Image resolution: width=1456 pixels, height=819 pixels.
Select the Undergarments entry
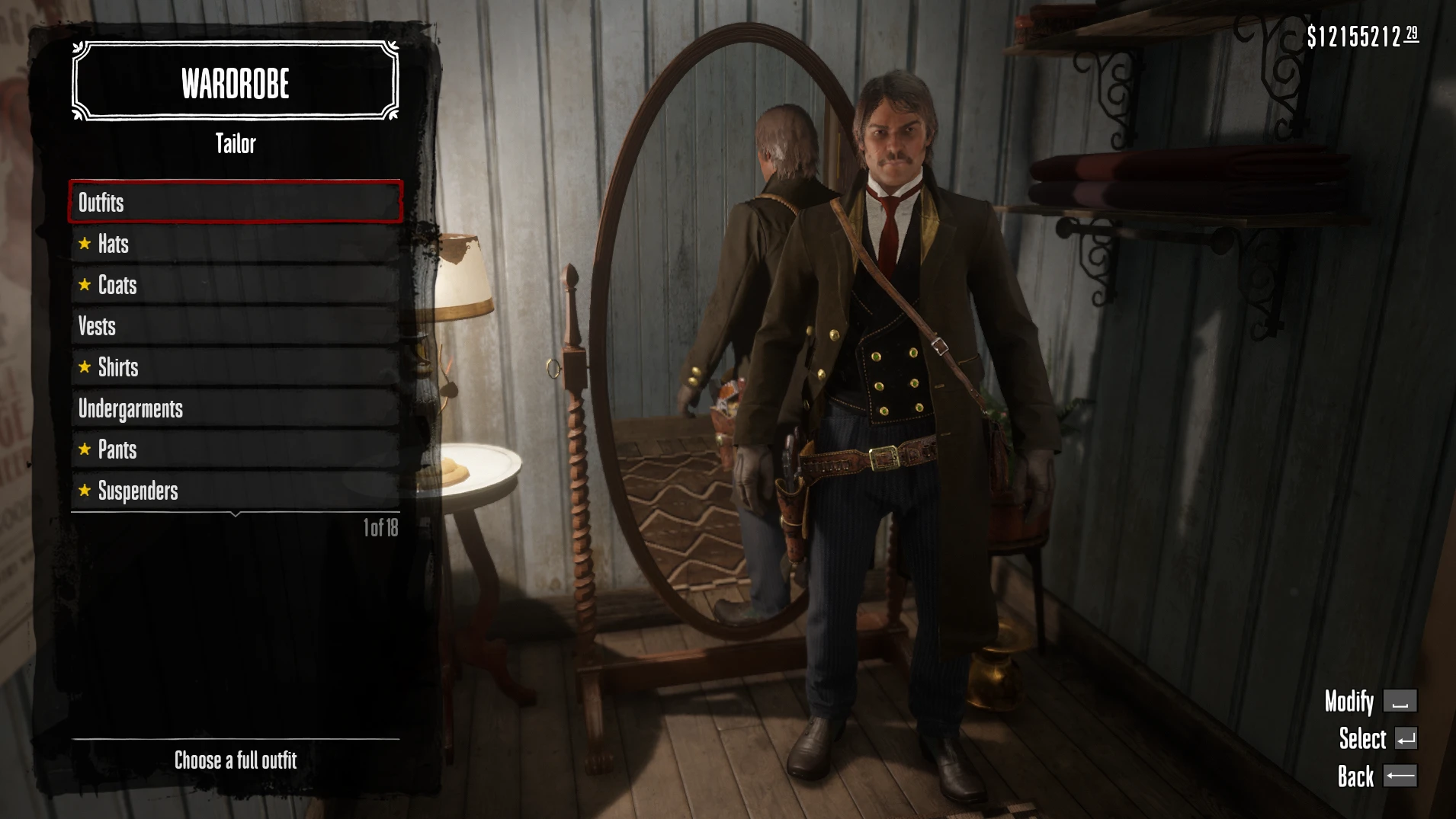click(235, 408)
